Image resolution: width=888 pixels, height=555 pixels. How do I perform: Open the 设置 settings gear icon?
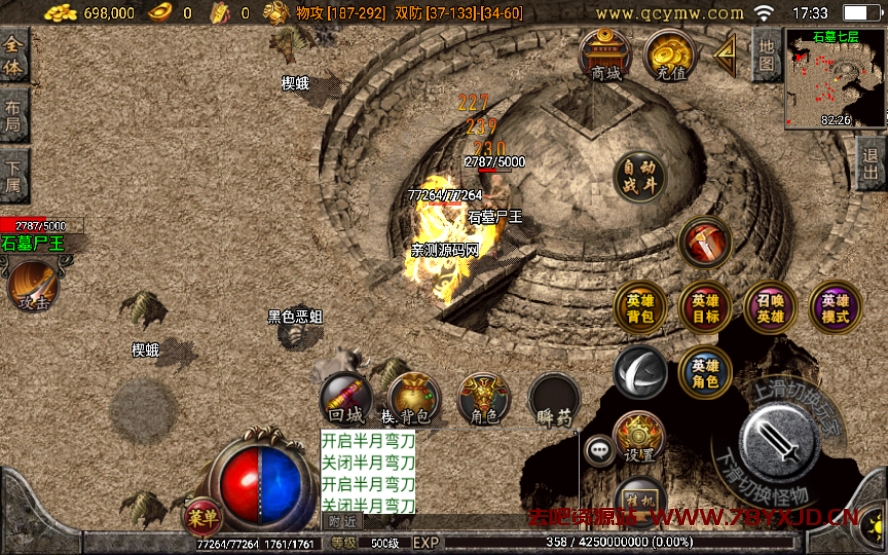638,437
